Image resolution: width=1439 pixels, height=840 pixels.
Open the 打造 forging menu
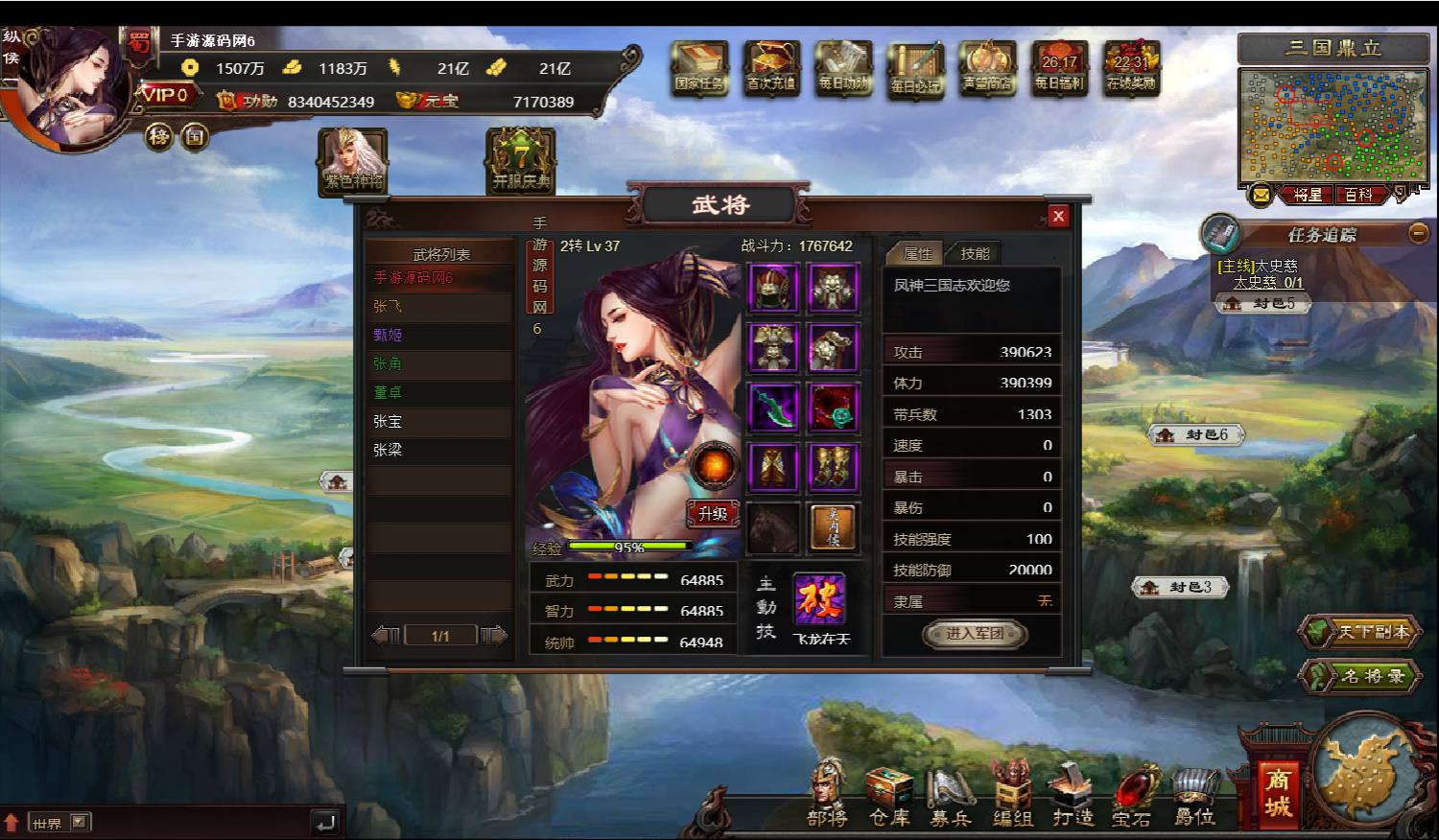[x=1073, y=796]
